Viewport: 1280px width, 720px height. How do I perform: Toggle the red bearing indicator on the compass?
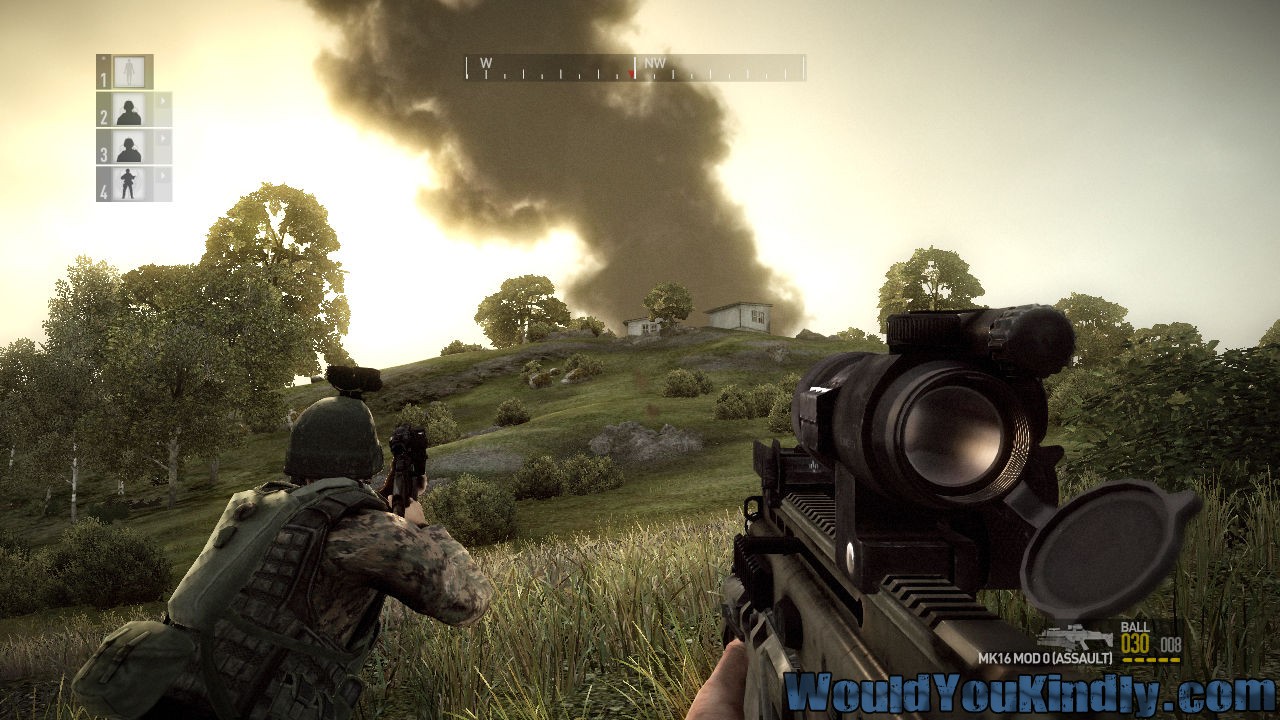(x=629, y=72)
